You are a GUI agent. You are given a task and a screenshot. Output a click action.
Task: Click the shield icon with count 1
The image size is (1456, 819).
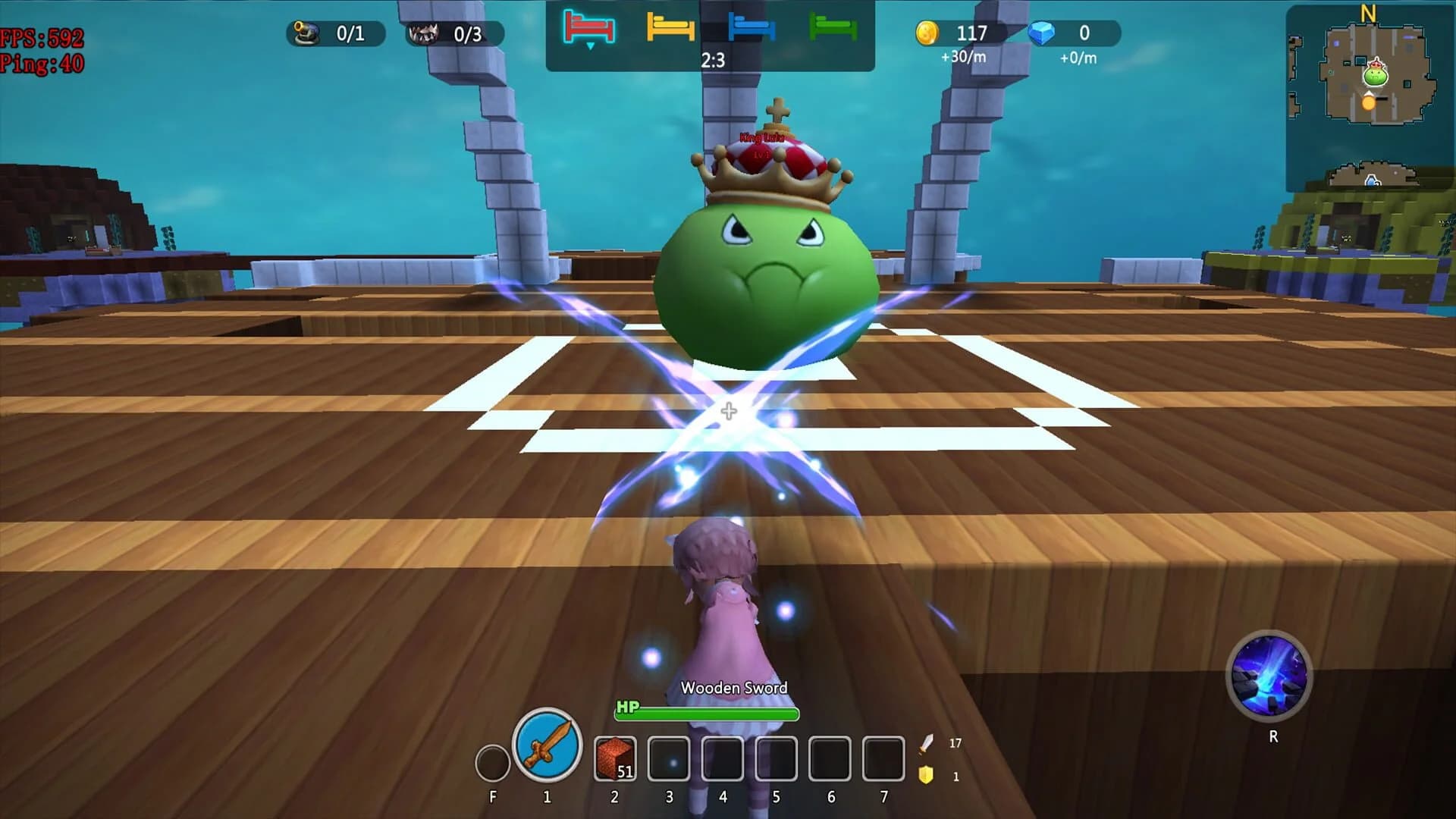924,776
